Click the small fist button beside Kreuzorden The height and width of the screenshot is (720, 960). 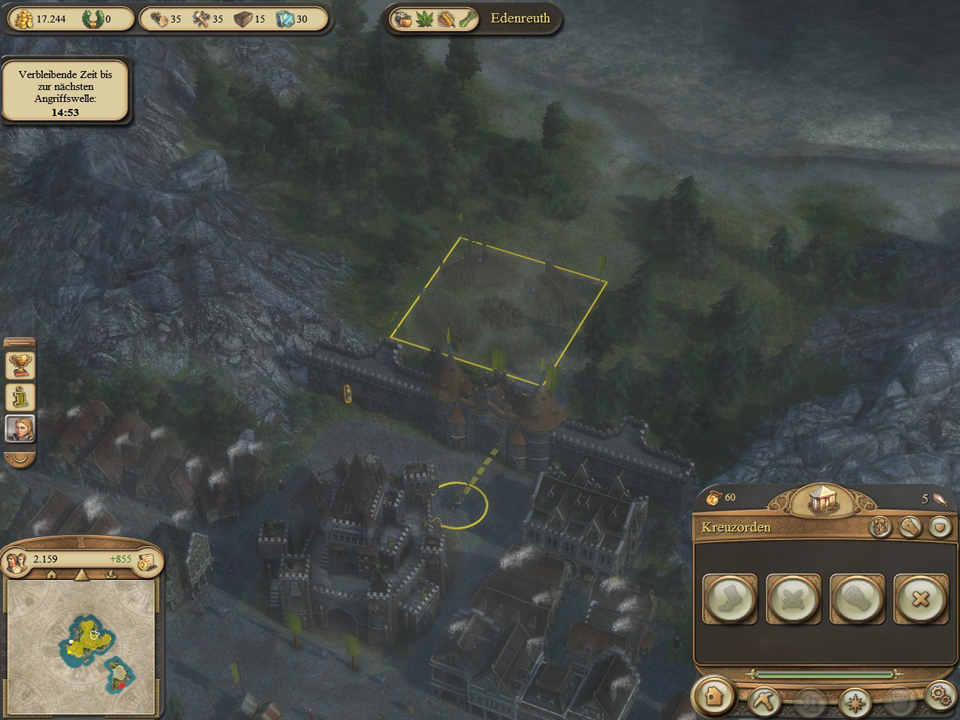point(910,527)
